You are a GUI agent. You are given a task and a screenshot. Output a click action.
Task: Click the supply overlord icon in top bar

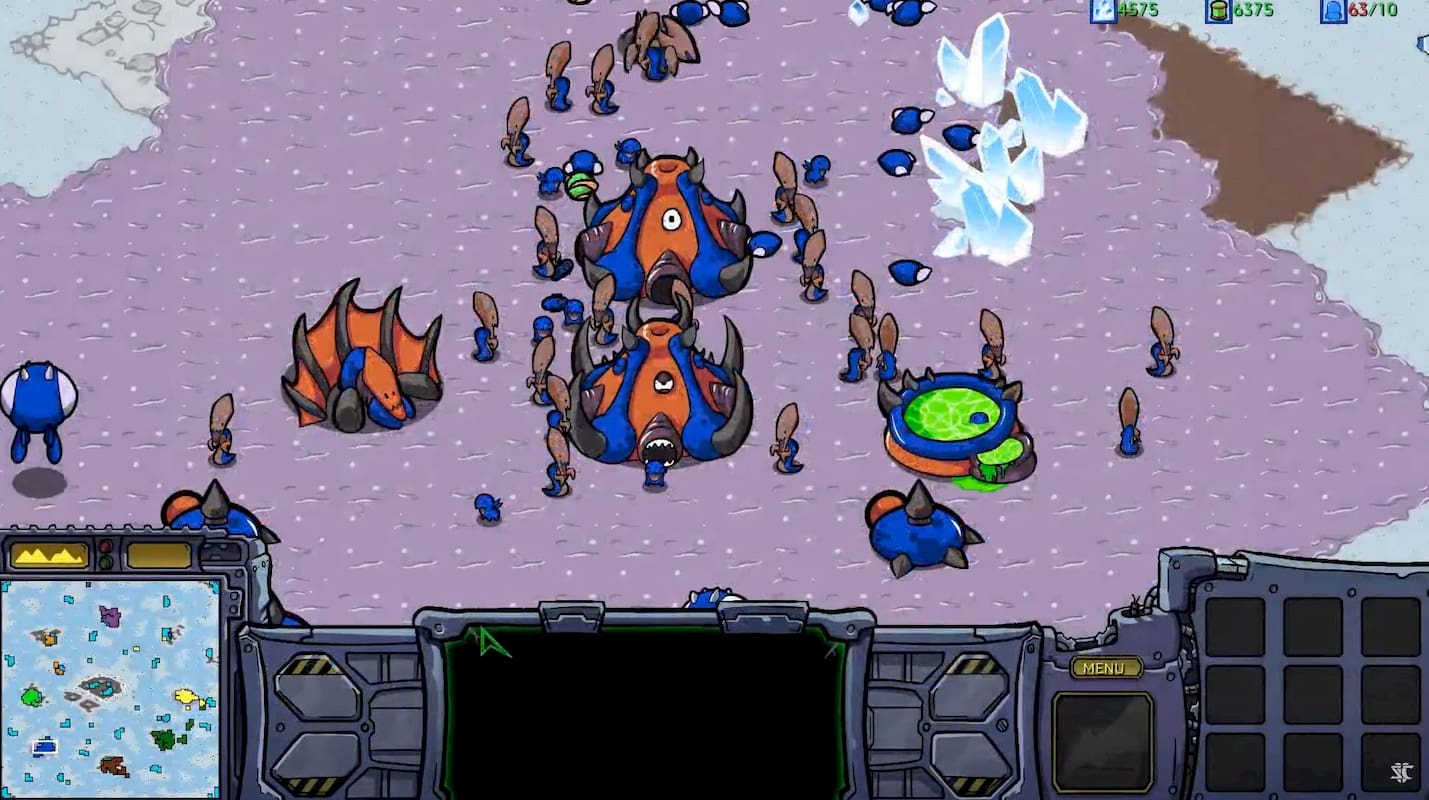1332,11
